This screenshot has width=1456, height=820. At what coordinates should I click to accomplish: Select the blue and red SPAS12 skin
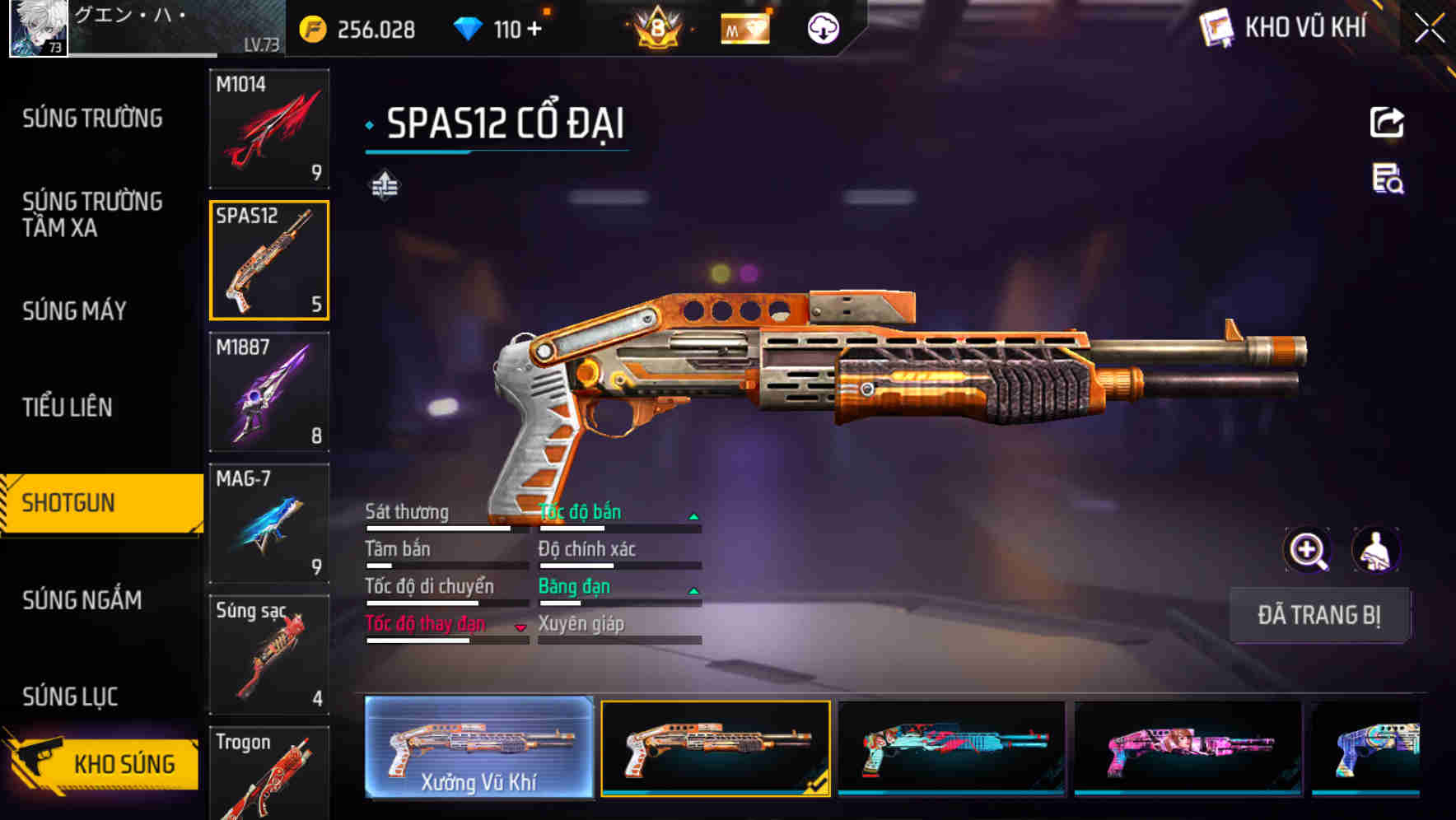coord(951,748)
